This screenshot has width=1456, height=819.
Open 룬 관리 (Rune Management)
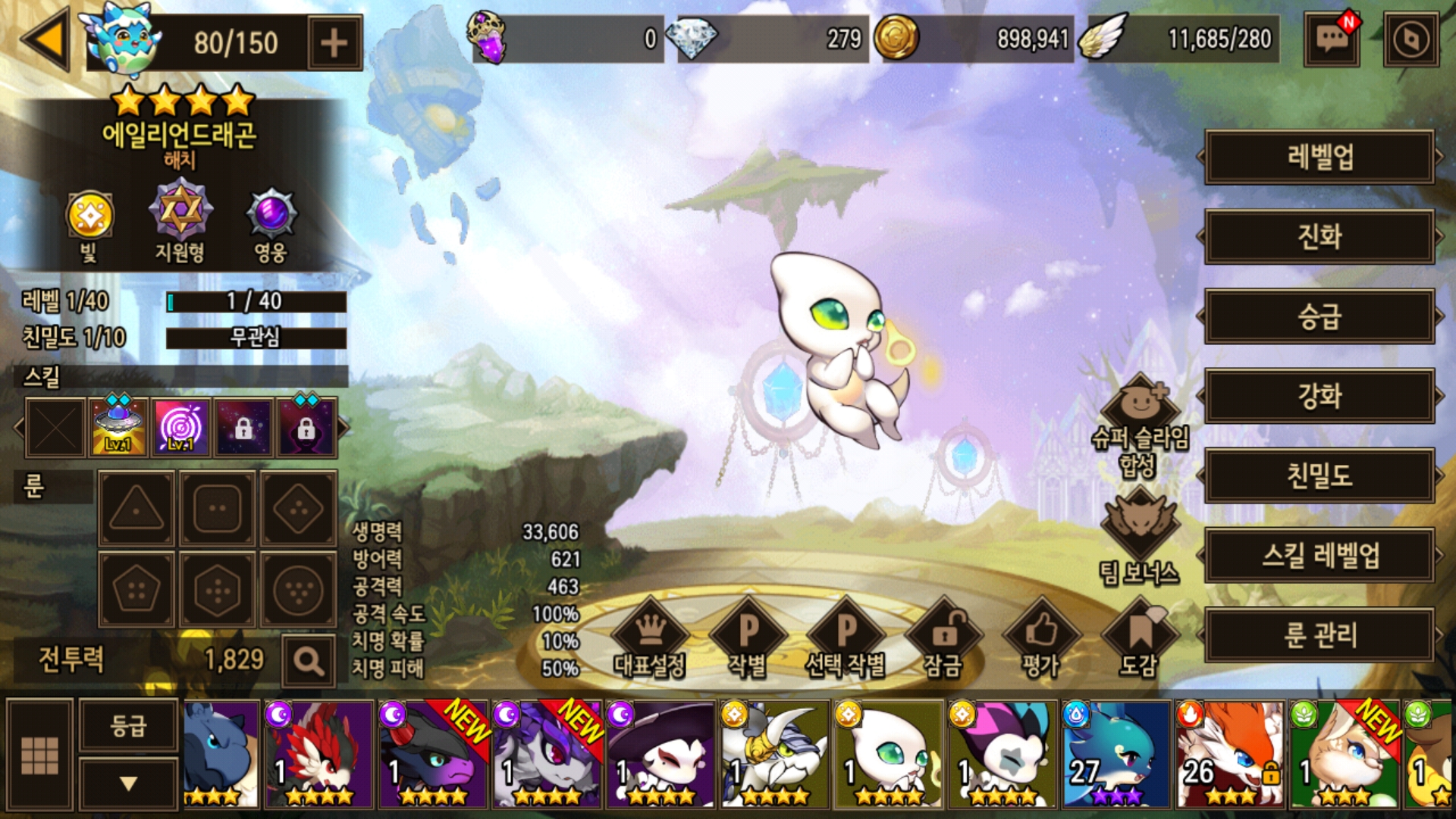click(1319, 635)
